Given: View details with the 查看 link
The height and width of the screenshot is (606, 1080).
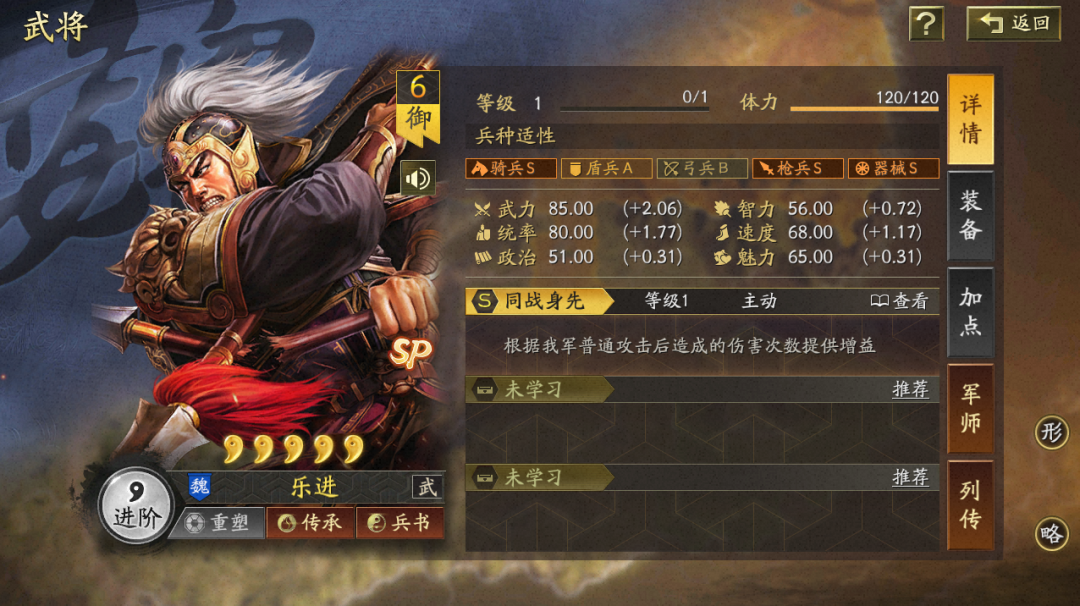Looking at the screenshot, I should click(x=898, y=301).
